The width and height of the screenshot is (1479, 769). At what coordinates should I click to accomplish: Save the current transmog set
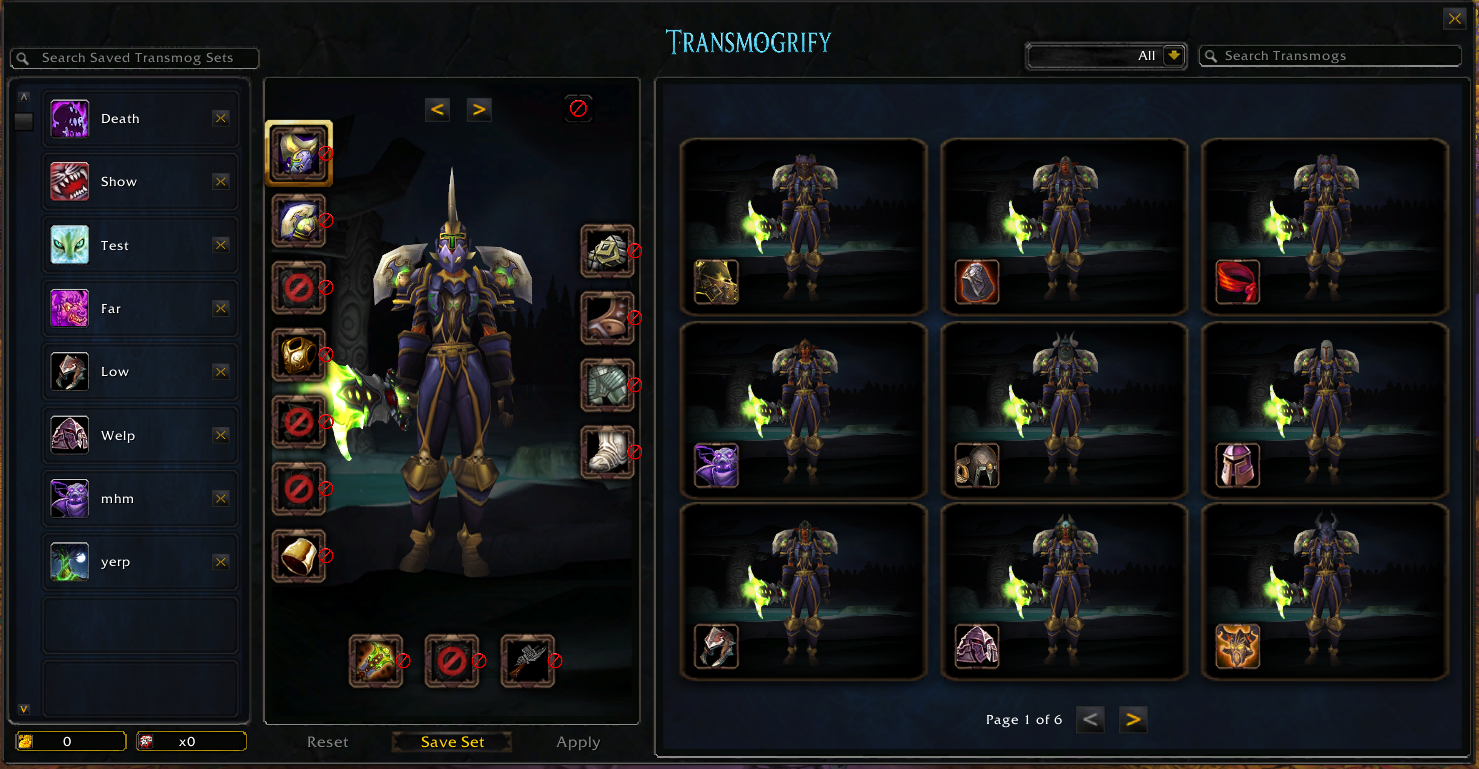pyautogui.click(x=452, y=742)
